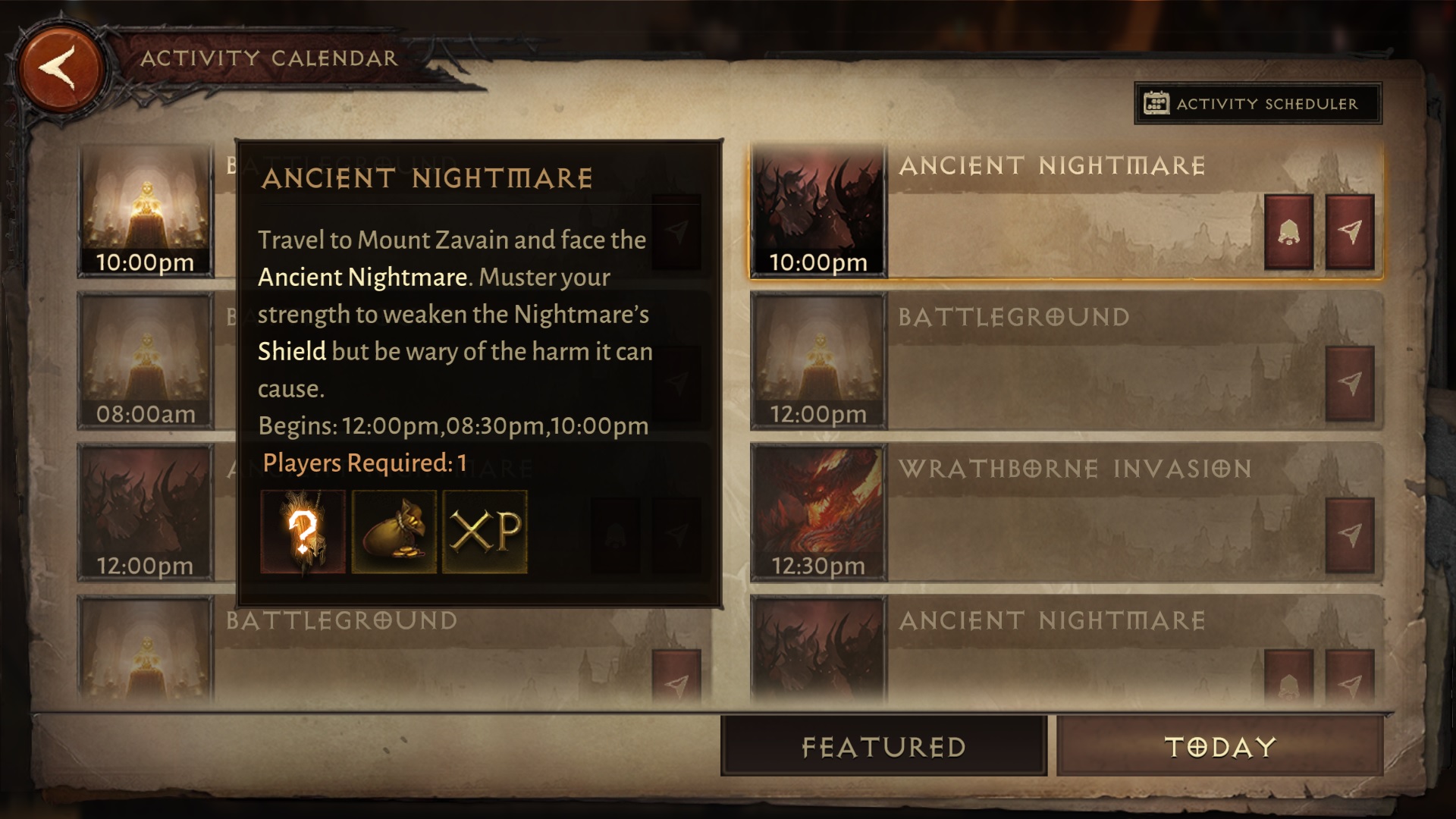Screen dimensions: 1456x819
Task: Click the highlighted Ancient Nightmare link in the description
Action: pyautogui.click(x=362, y=278)
